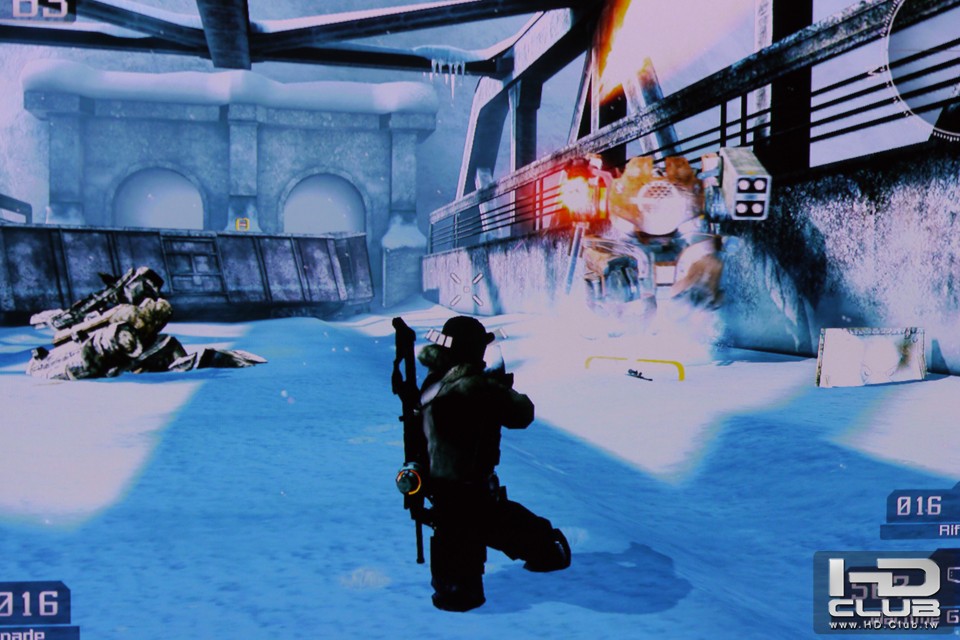Select the grenade weapon panel
960x640 pixels.
(x=36, y=611)
